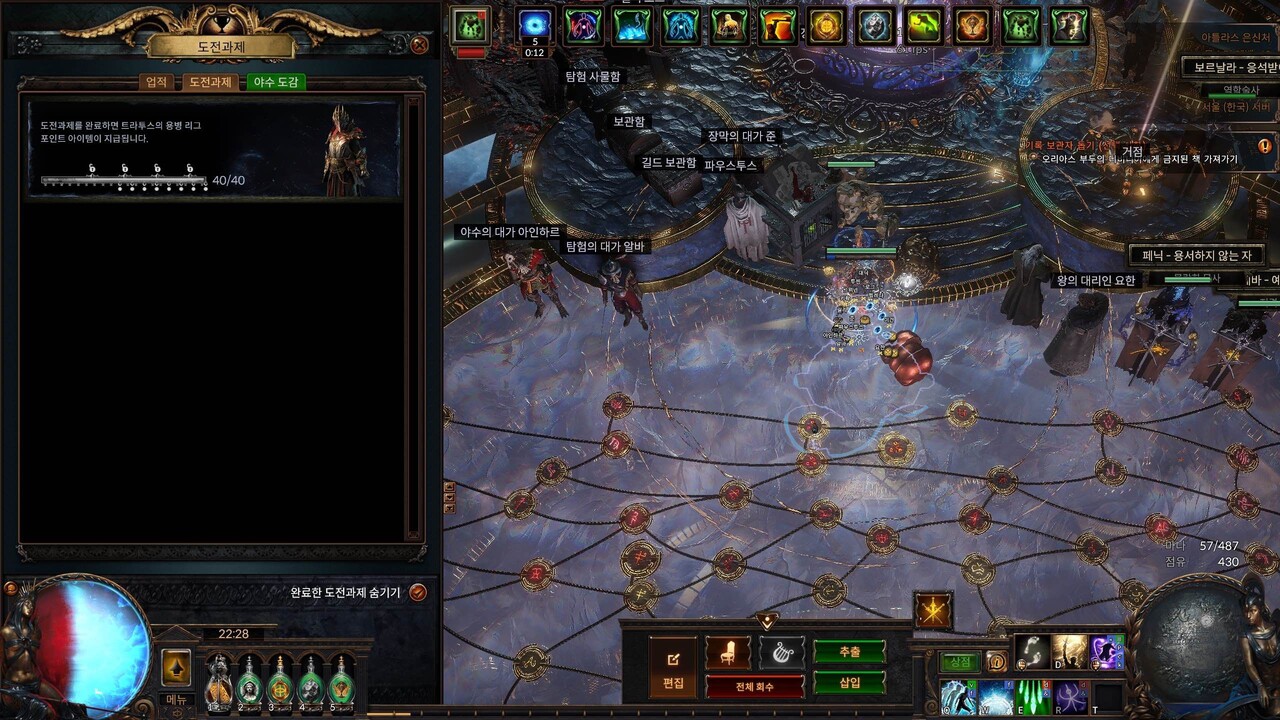Image resolution: width=1280 pixels, height=720 pixels.
Task: Activate the green spikes skill on E
Action: 1033,696
